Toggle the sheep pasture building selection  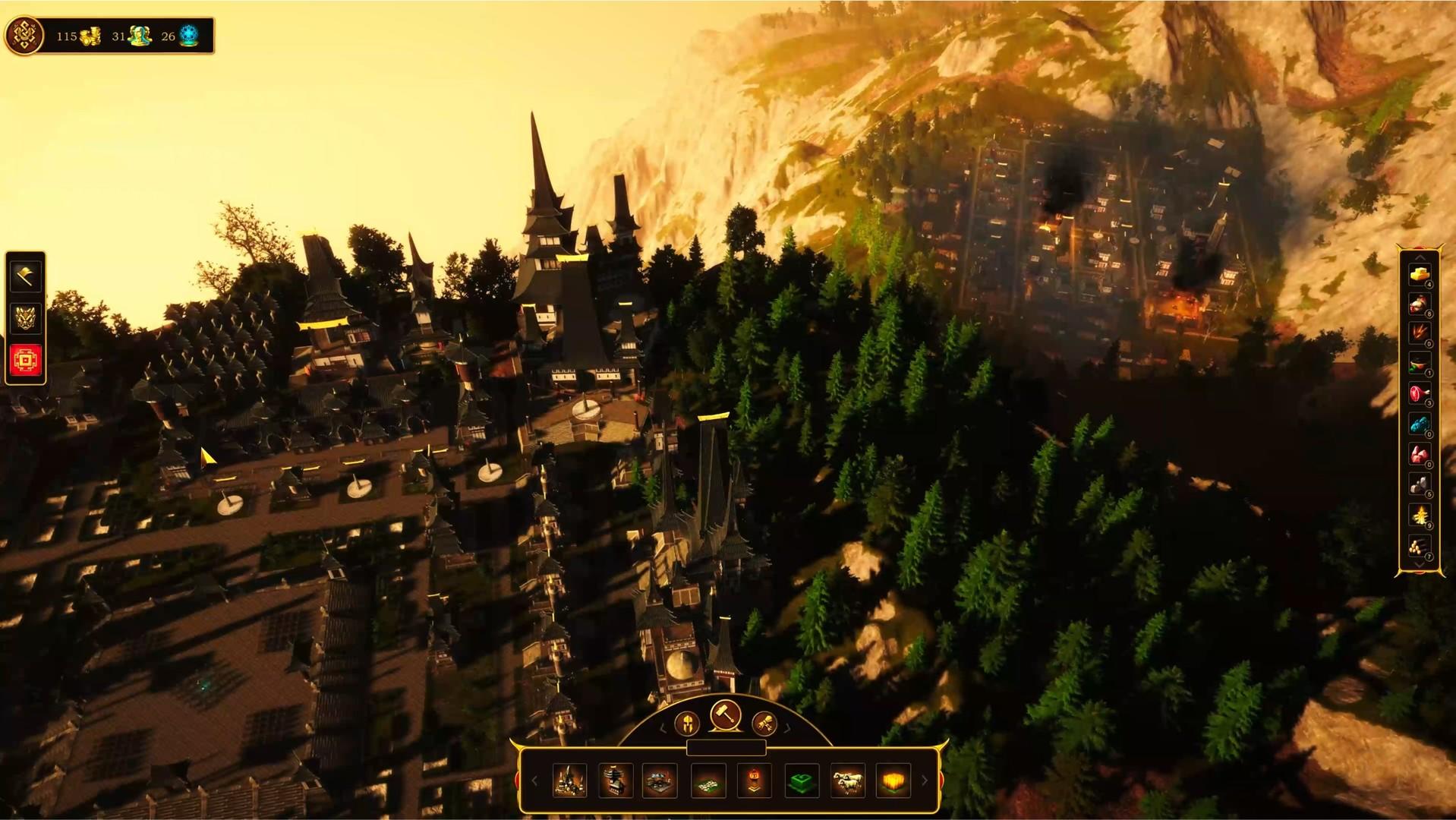[x=849, y=781]
